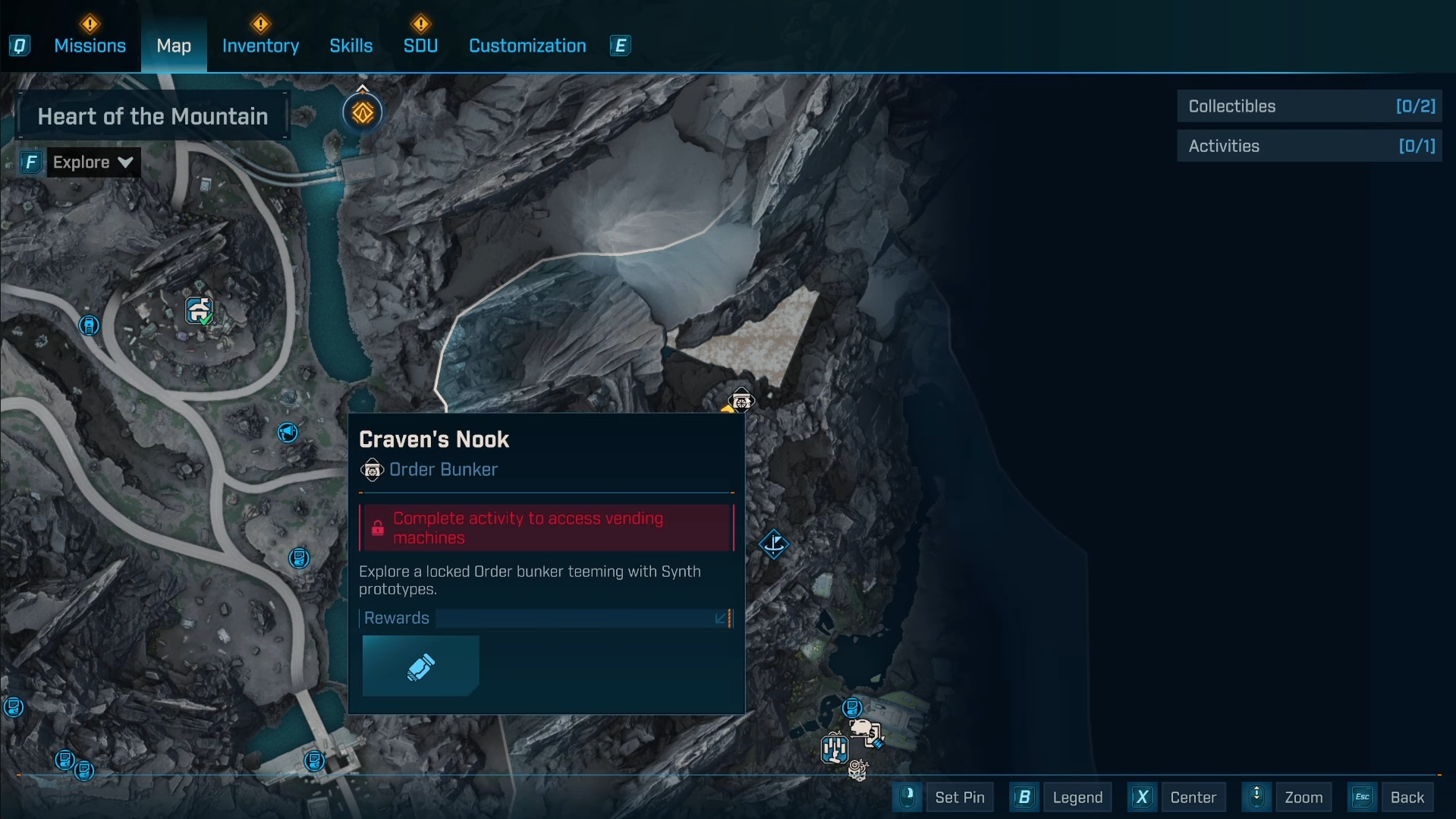This screenshot has height=819, width=1456.
Task: Go Back from the map
Action: click(1406, 797)
